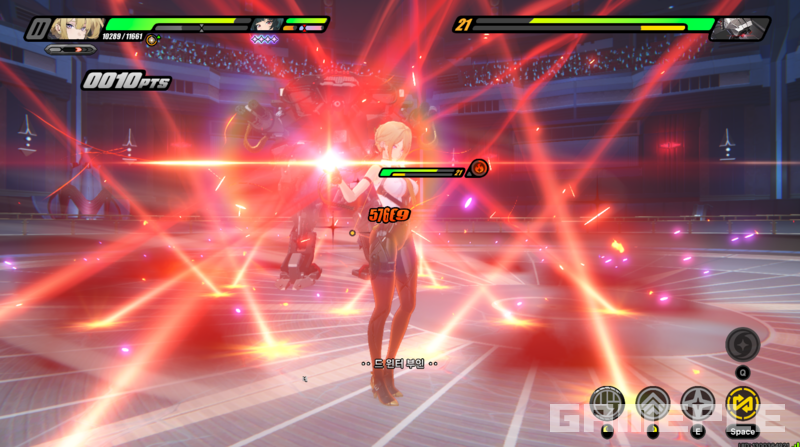
Task: Activate the maze-pattern skill icon
Action: (x=607, y=404)
